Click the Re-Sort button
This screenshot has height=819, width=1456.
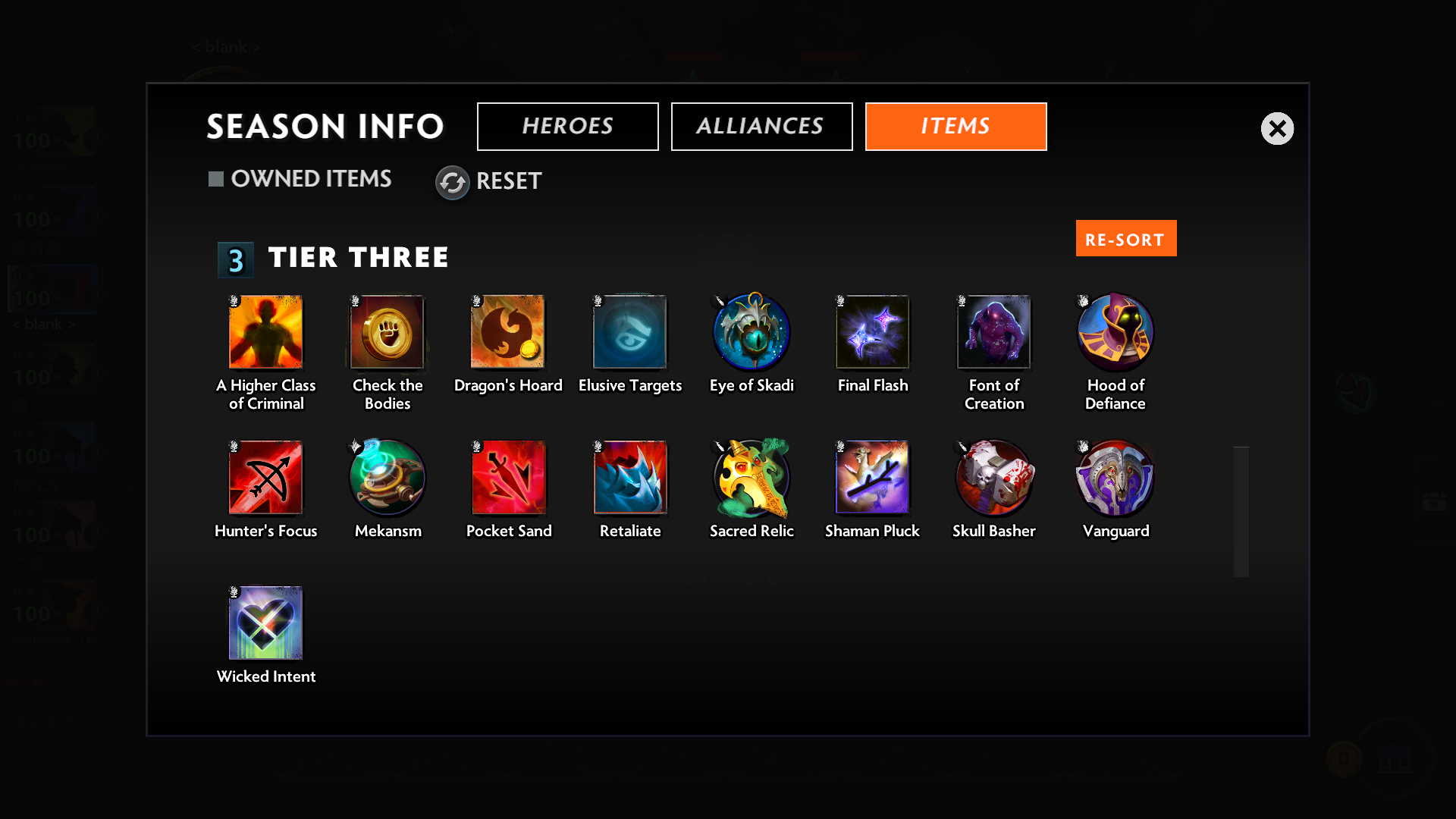coord(1125,238)
